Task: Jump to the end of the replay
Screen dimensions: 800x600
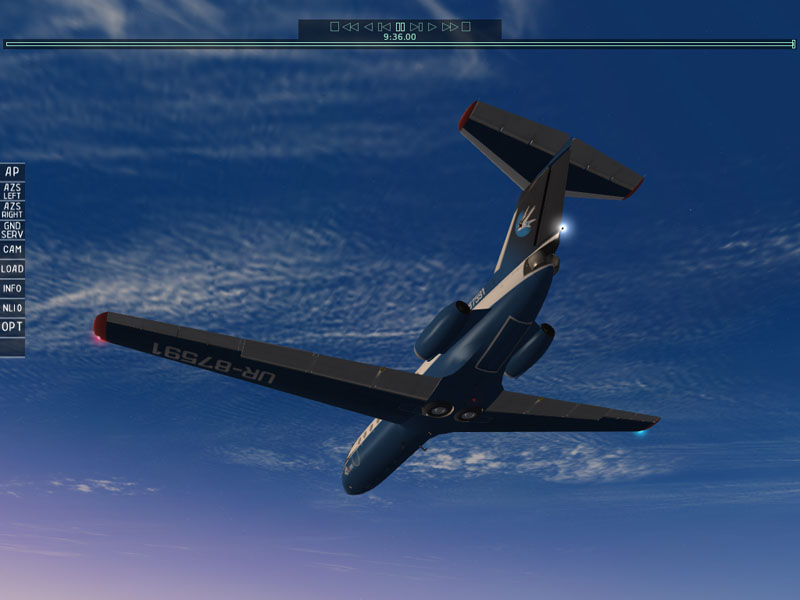Action: pos(466,27)
